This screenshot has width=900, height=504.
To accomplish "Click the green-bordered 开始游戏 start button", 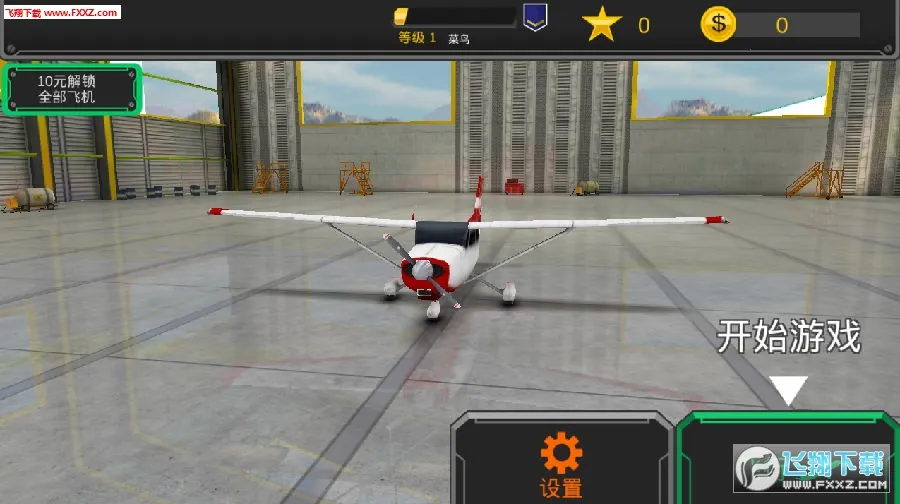I will click(787, 459).
